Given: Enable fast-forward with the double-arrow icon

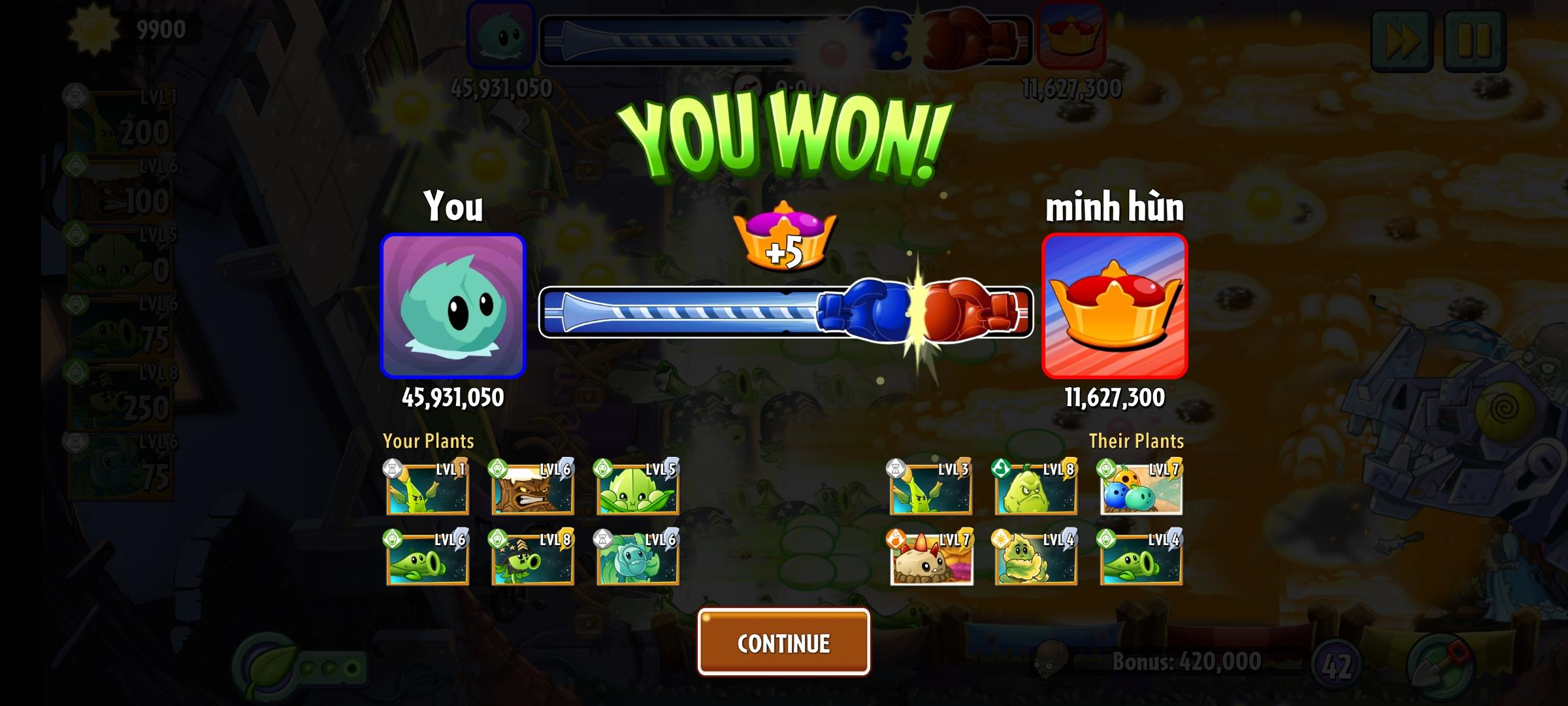Looking at the screenshot, I should tap(1401, 41).
